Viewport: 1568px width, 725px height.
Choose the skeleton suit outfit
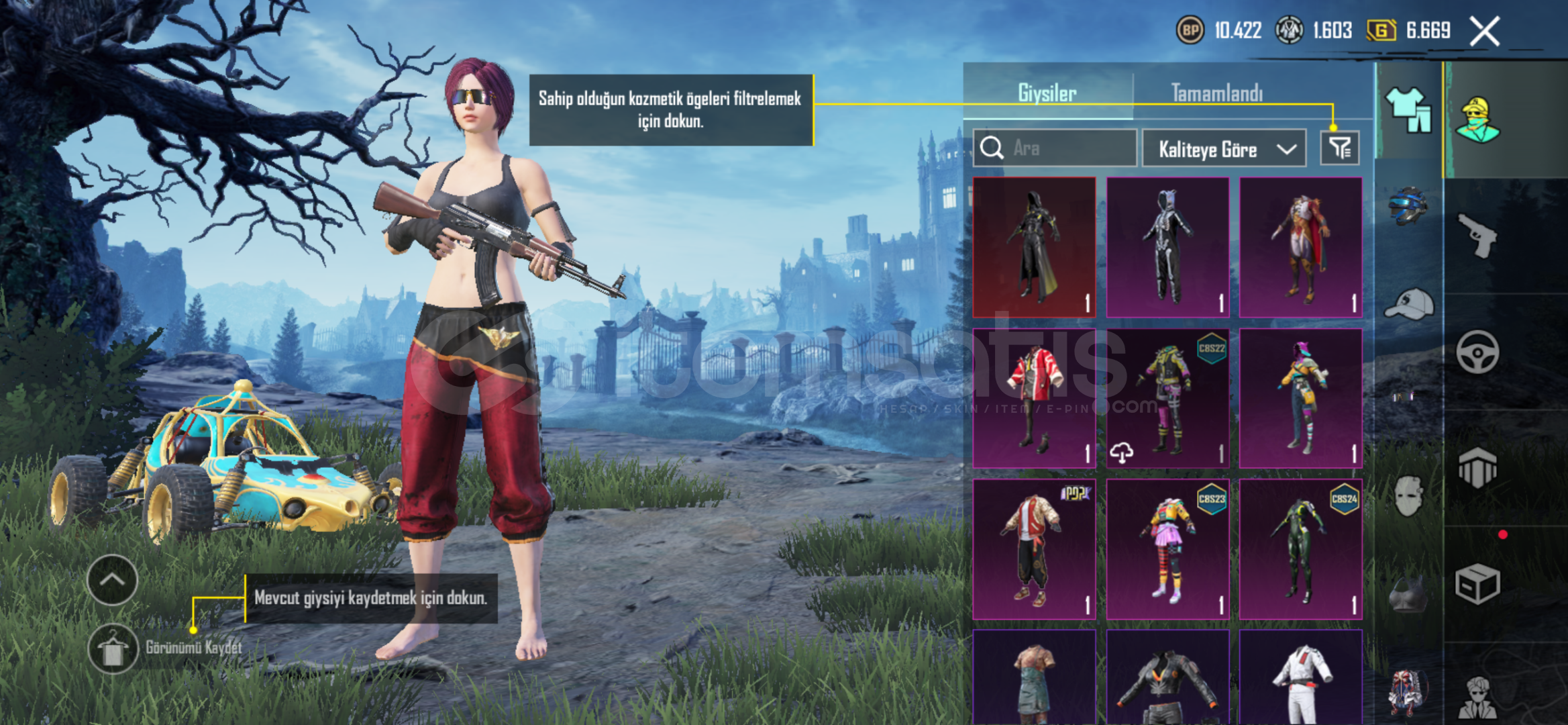1167,247
